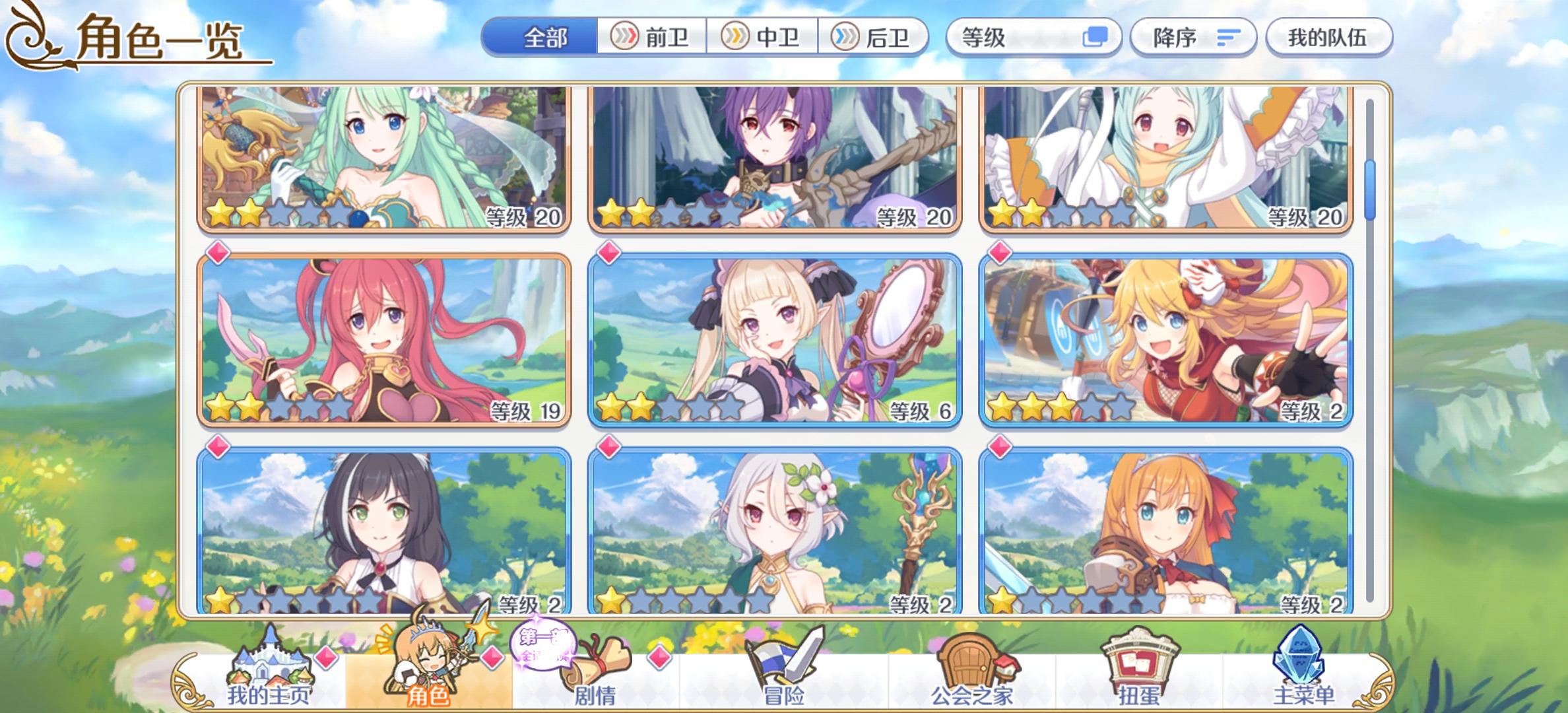Click the 角色一览 title header
Image resolution: width=1568 pixels, height=713 pixels.
tap(158, 41)
